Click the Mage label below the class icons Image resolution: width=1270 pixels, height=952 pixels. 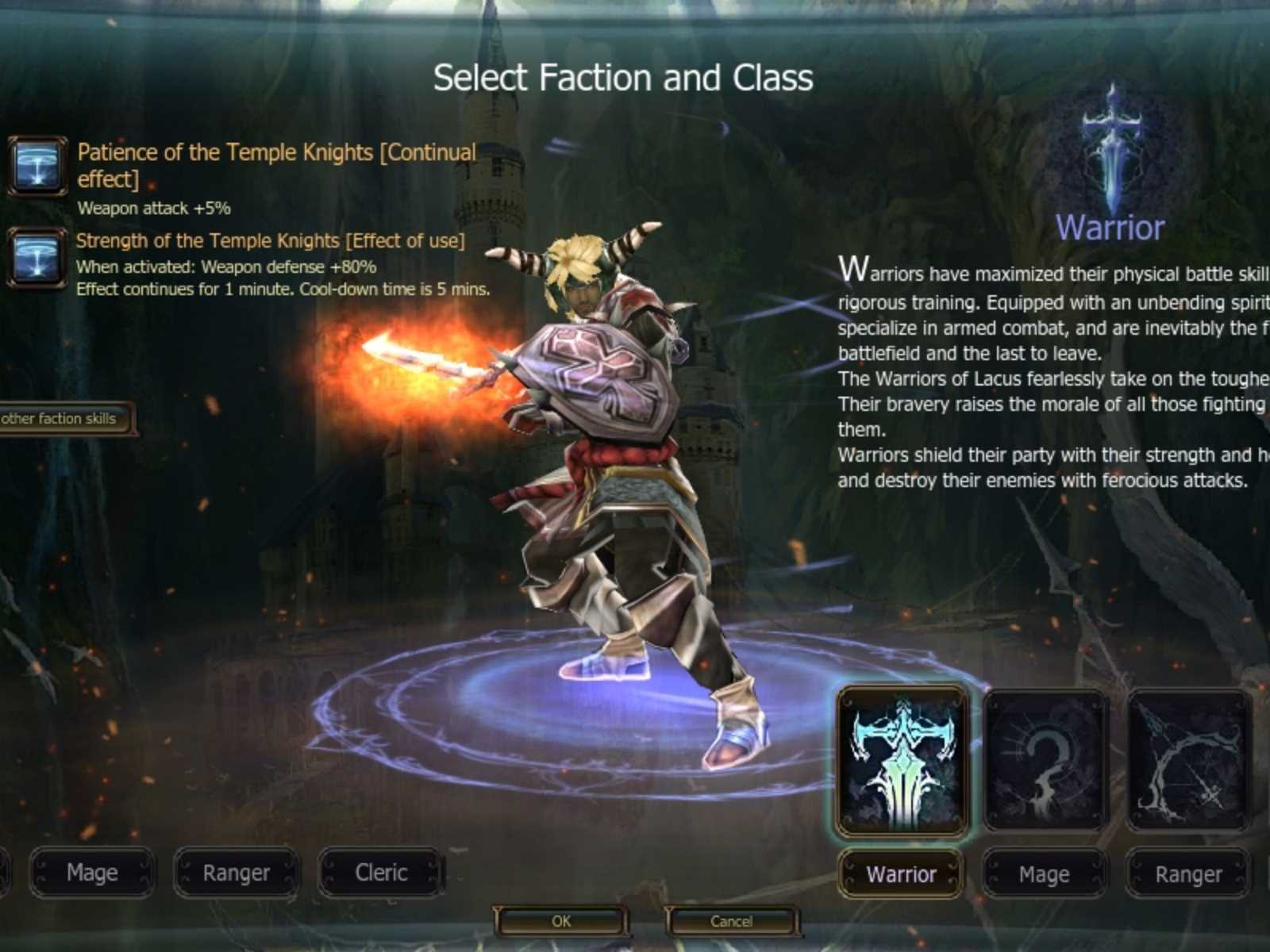[x=1044, y=875]
